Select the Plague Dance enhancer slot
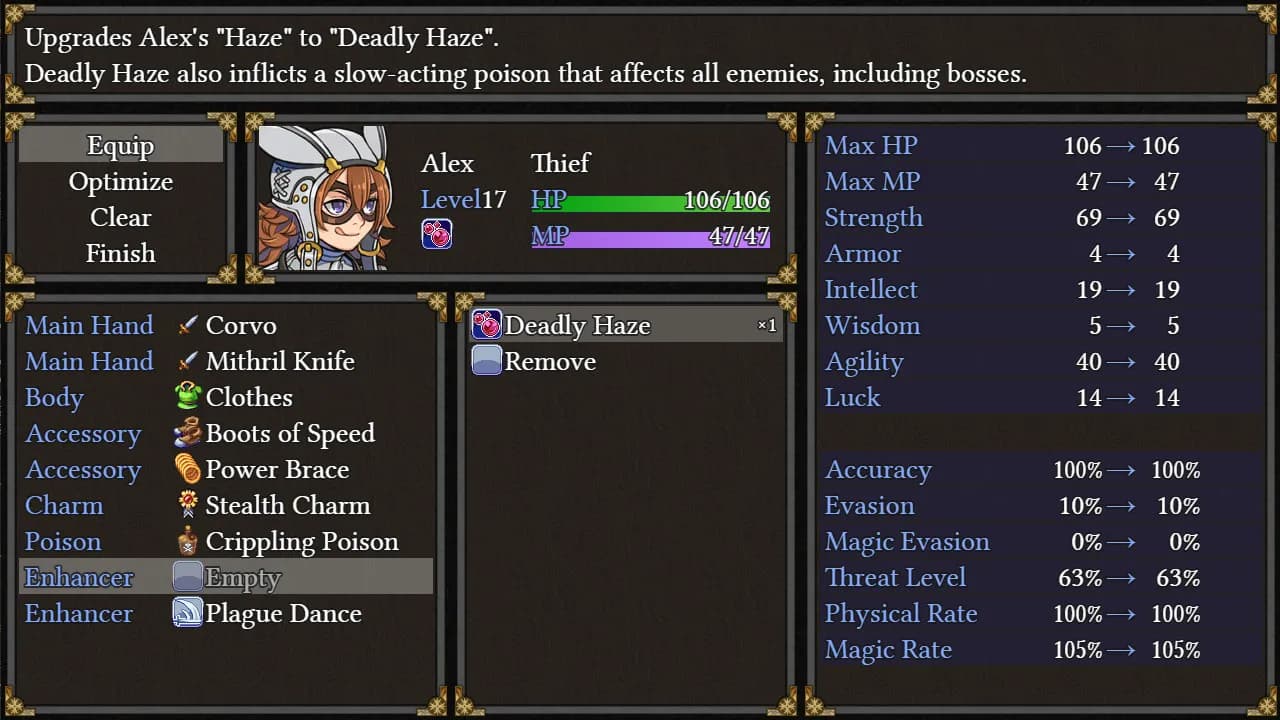The image size is (1280, 720). (x=226, y=614)
